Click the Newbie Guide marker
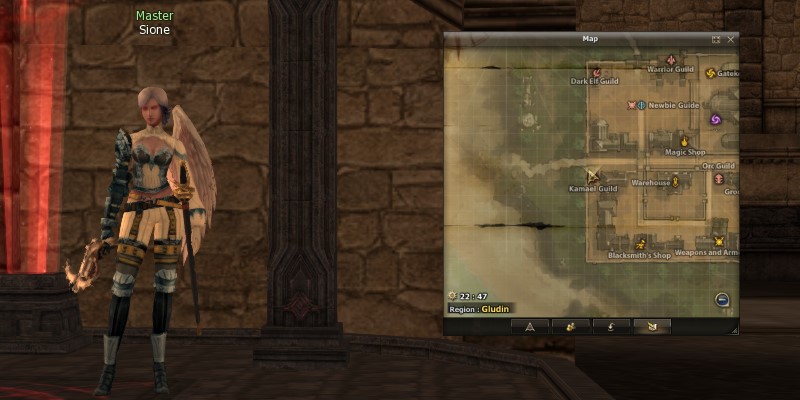Image resolution: width=800 pixels, height=400 pixels. coord(639,104)
